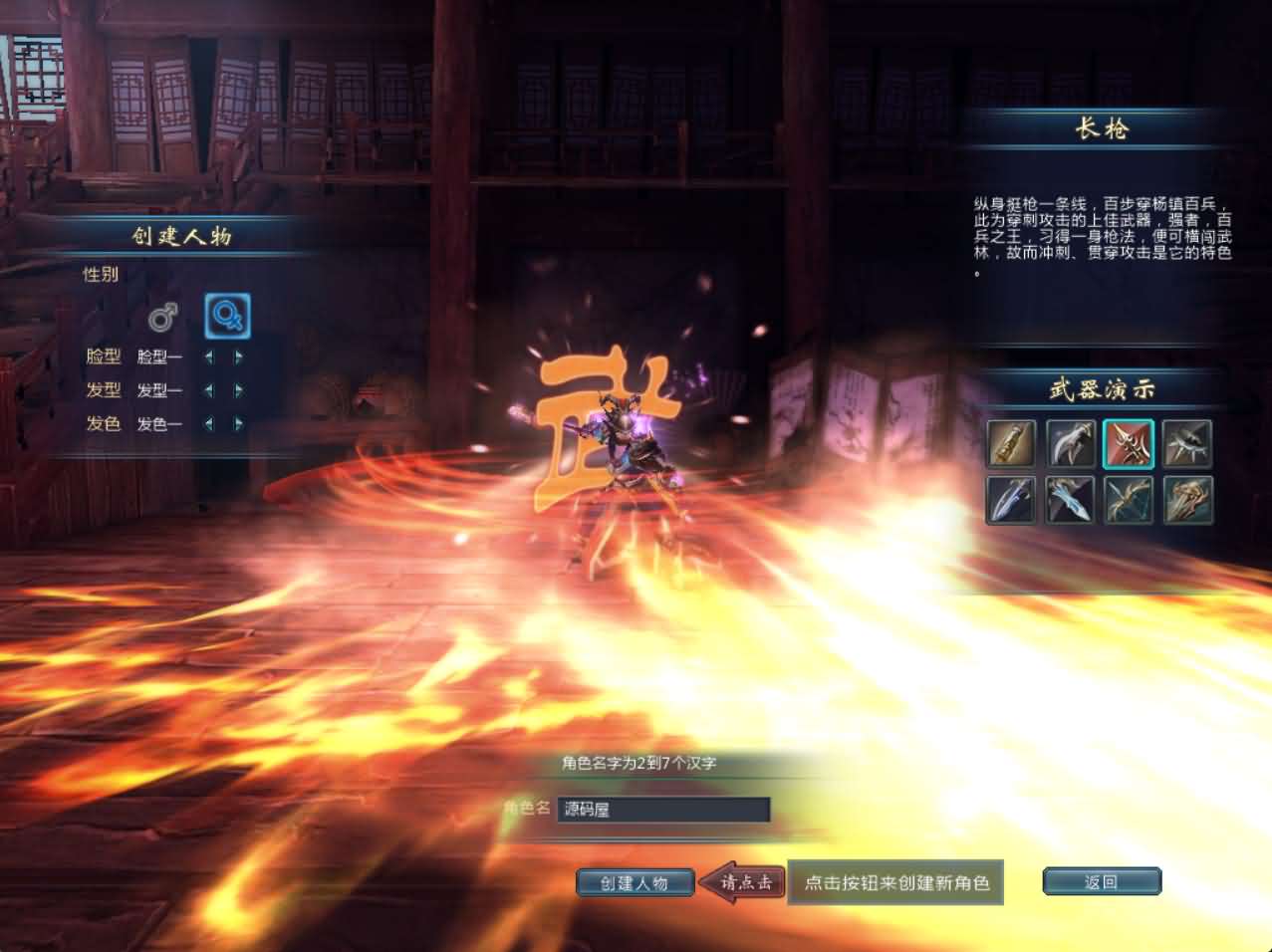Choose the dark spiked weapon icon
This screenshot has height=952, width=1272.
(x=1187, y=443)
